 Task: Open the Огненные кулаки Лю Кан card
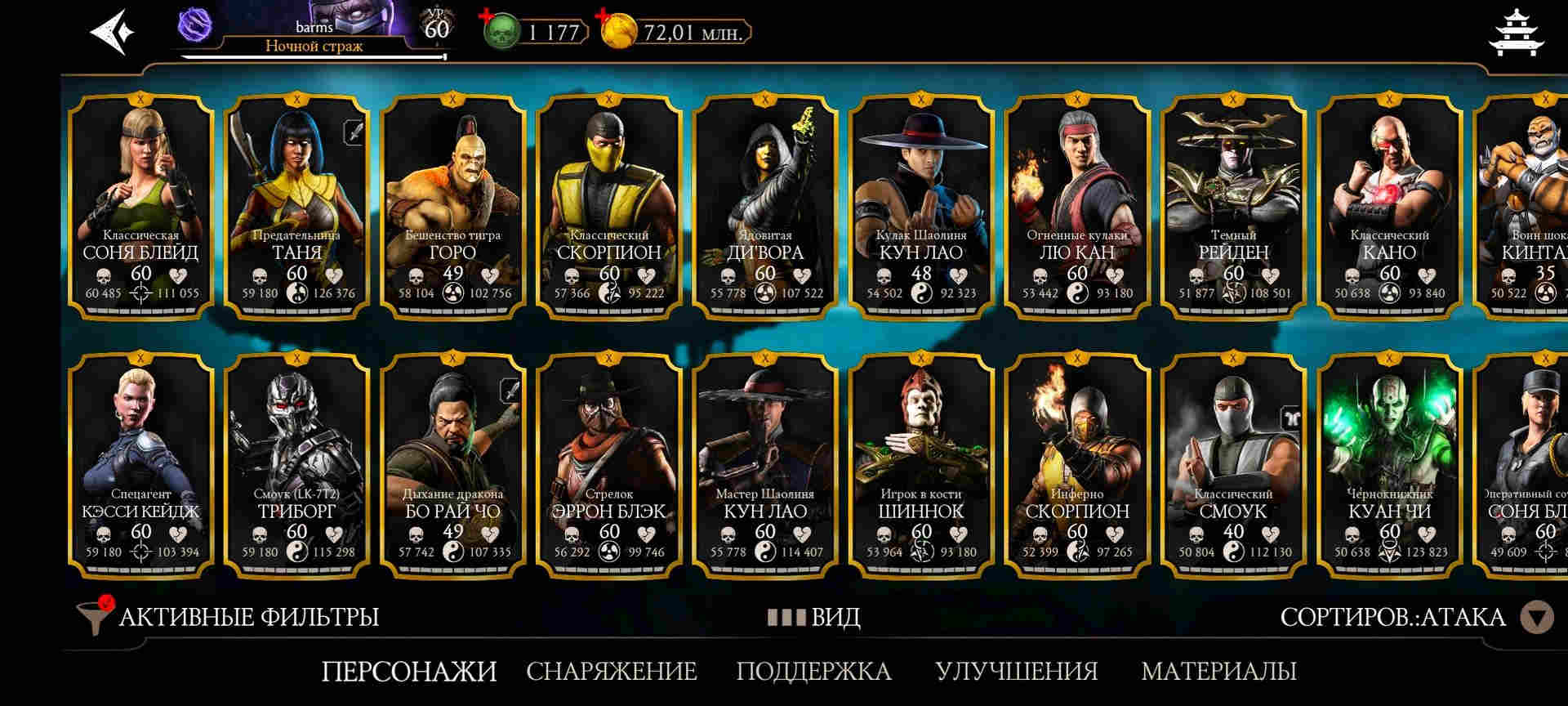[x=1077, y=204]
